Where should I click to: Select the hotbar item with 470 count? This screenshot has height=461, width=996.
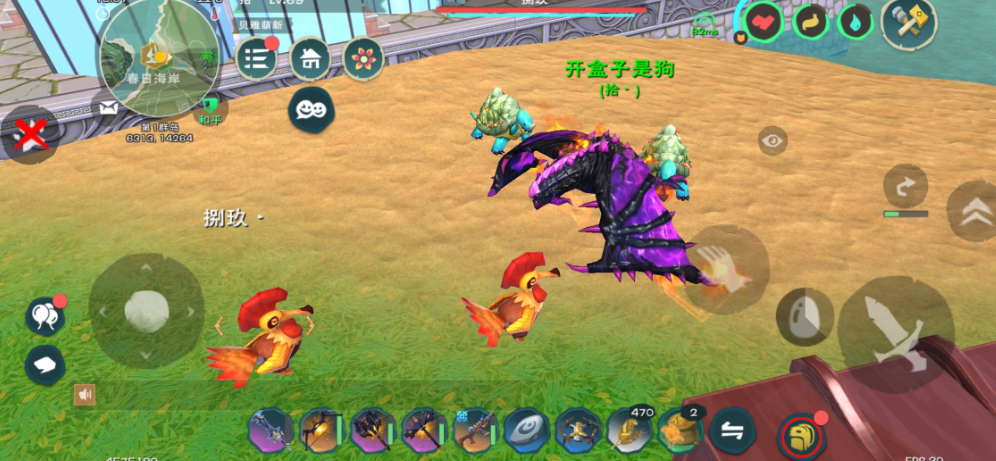click(630, 432)
